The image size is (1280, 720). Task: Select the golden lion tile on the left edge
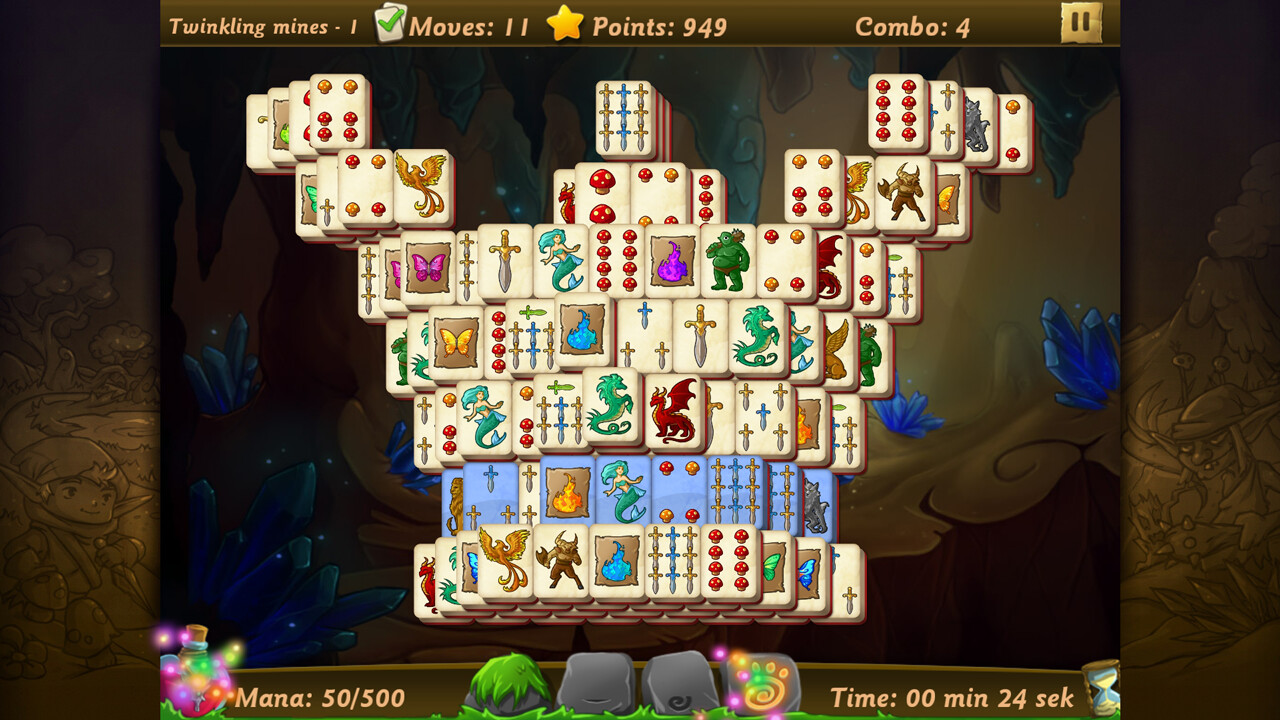pos(455,500)
